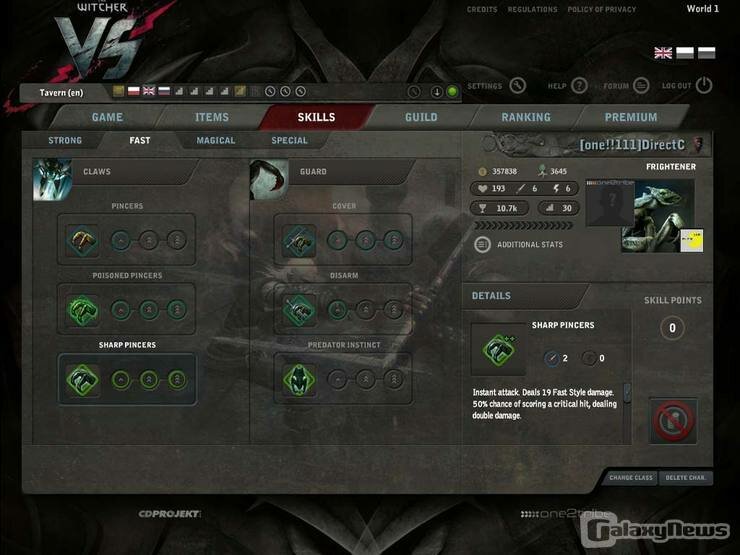
Task: Go to the Ranking tab
Action: point(526,117)
